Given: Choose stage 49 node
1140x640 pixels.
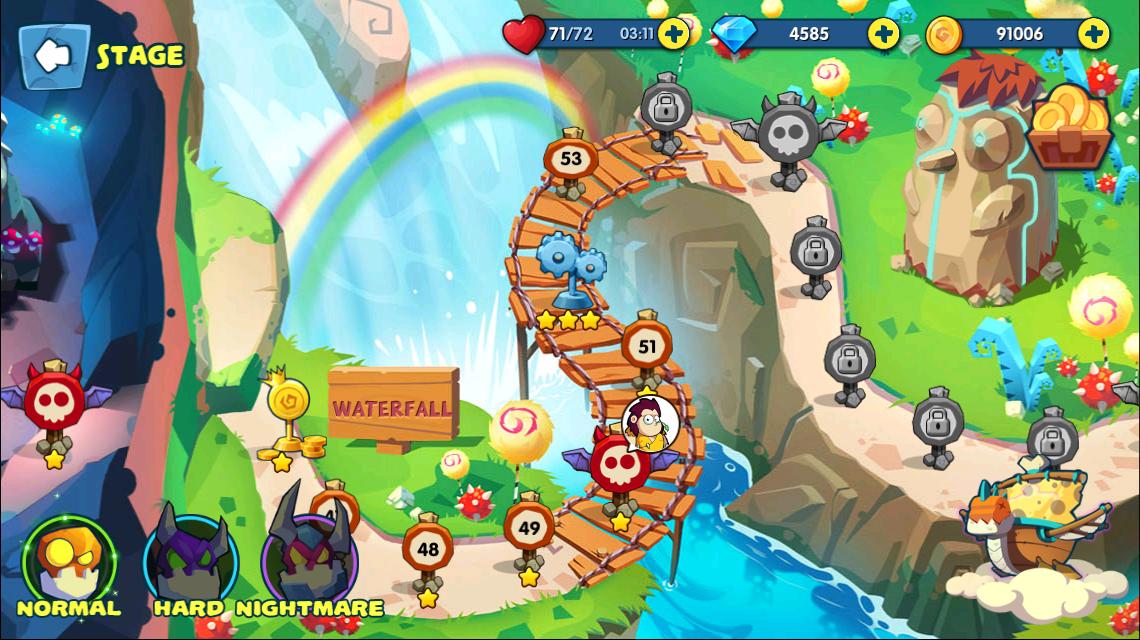Looking at the screenshot, I should tap(529, 529).
